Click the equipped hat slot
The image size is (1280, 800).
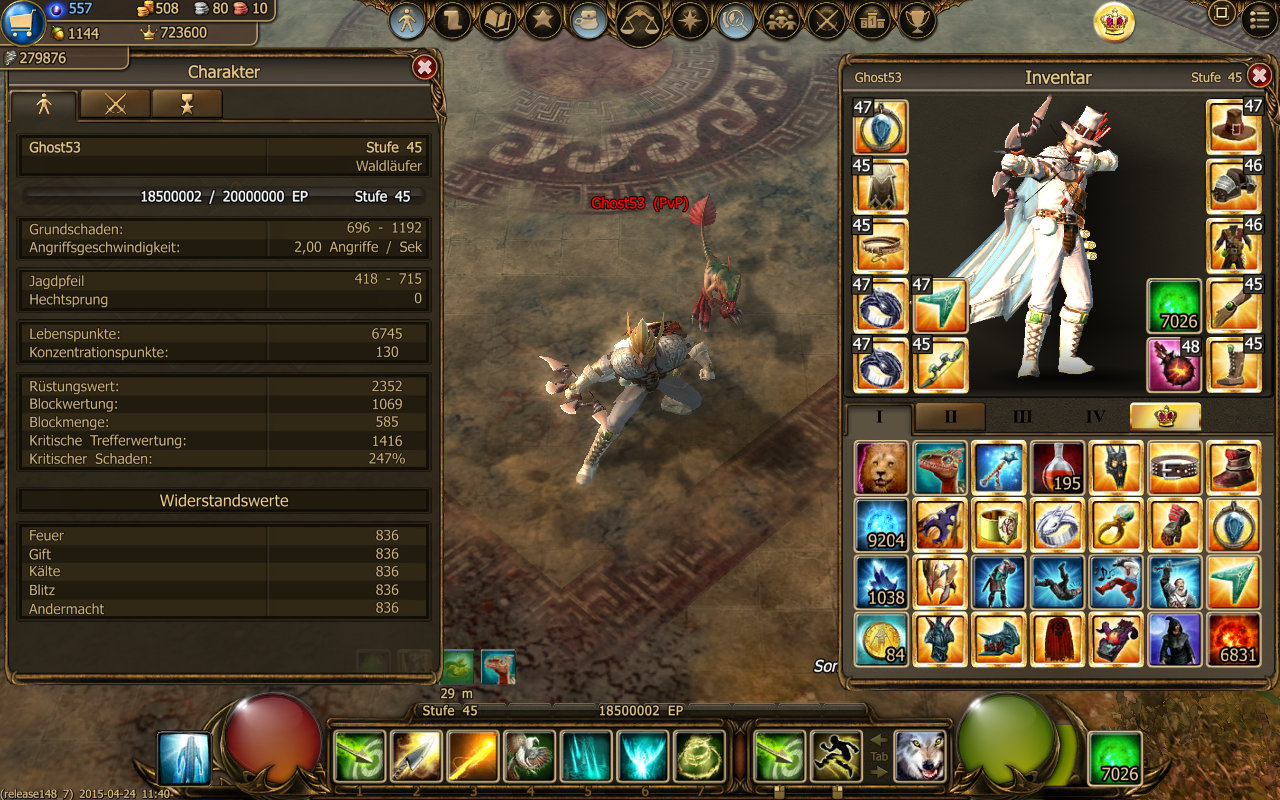[x=1233, y=127]
